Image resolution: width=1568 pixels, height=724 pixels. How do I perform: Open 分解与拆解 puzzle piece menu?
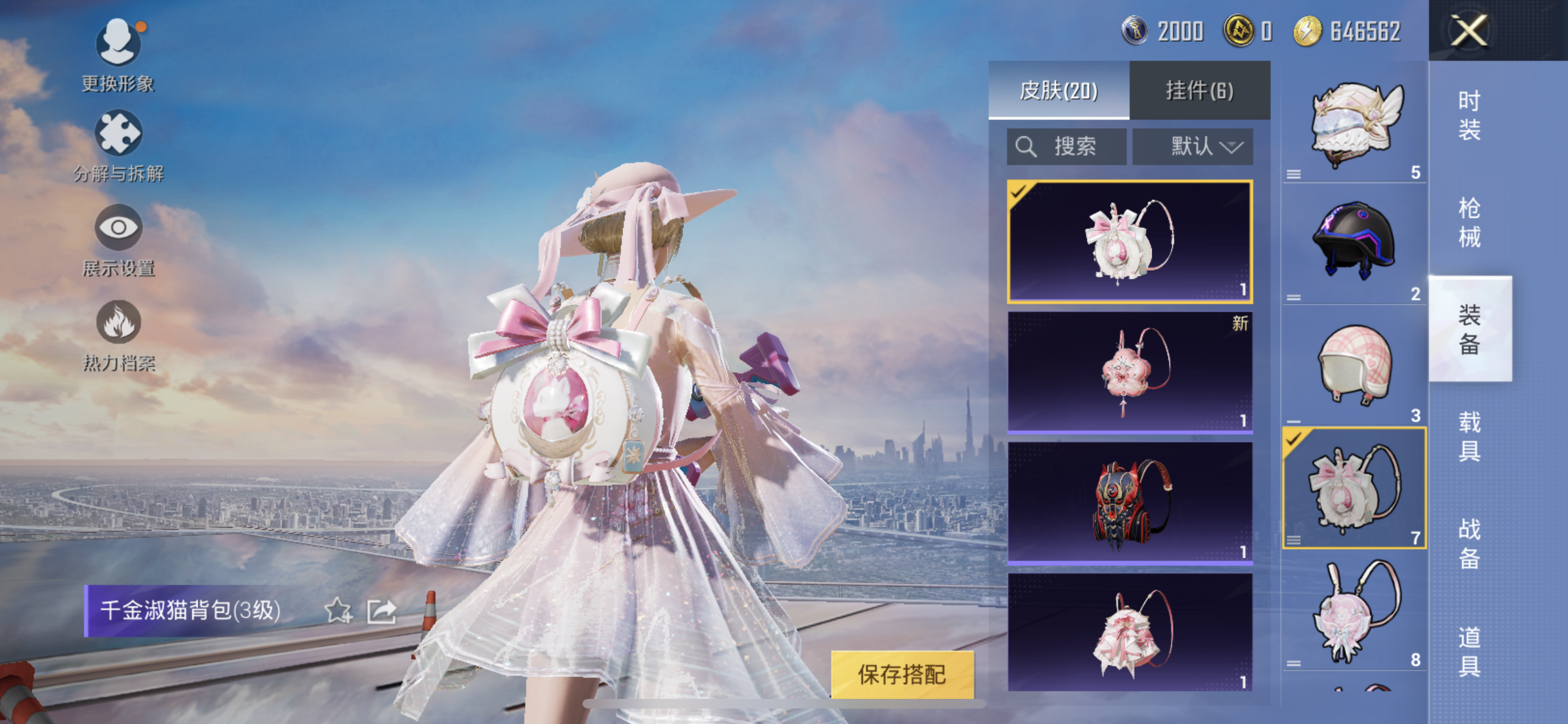click(x=118, y=133)
